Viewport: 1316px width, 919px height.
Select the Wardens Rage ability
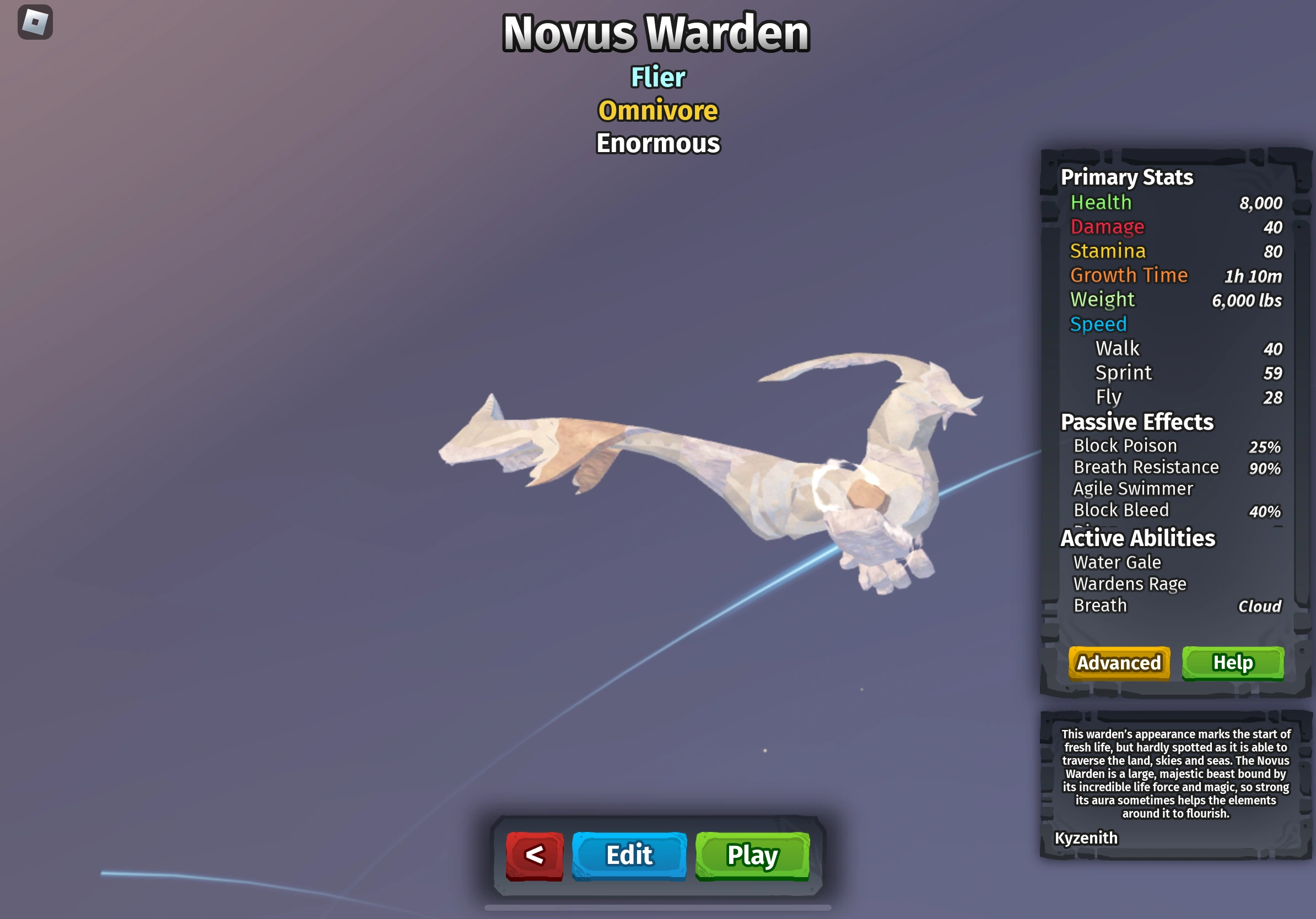pyautogui.click(x=1129, y=584)
